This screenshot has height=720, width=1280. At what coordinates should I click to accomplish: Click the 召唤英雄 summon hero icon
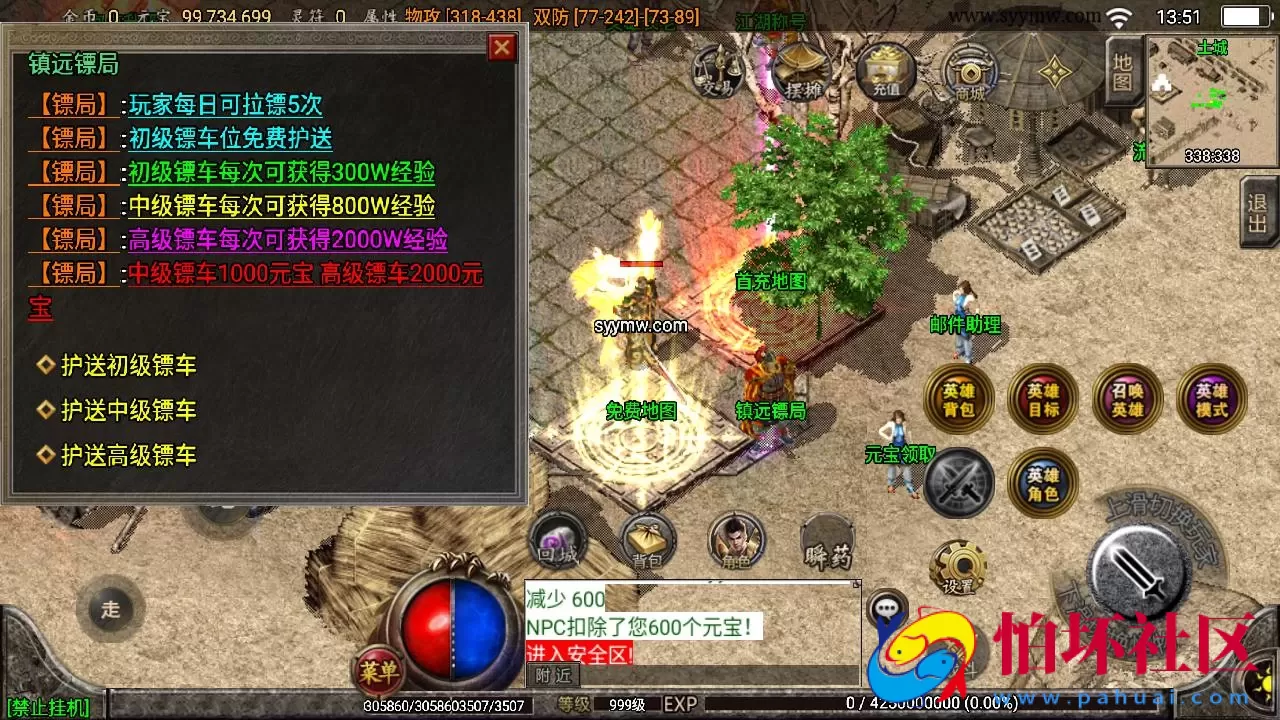tap(1127, 398)
